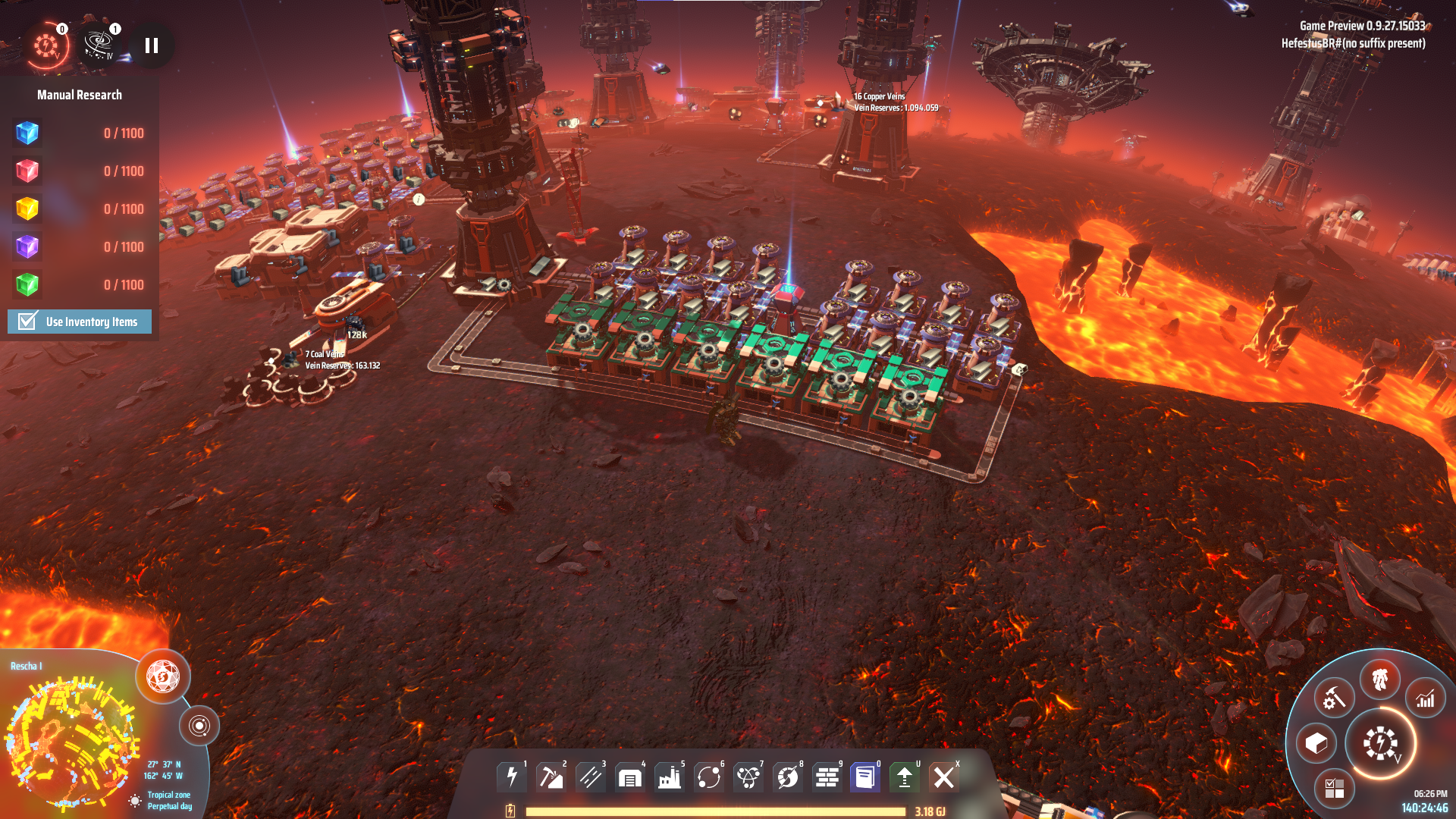Open the large tech tree button
The width and height of the screenshot is (1456, 819).
(x=1381, y=743)
